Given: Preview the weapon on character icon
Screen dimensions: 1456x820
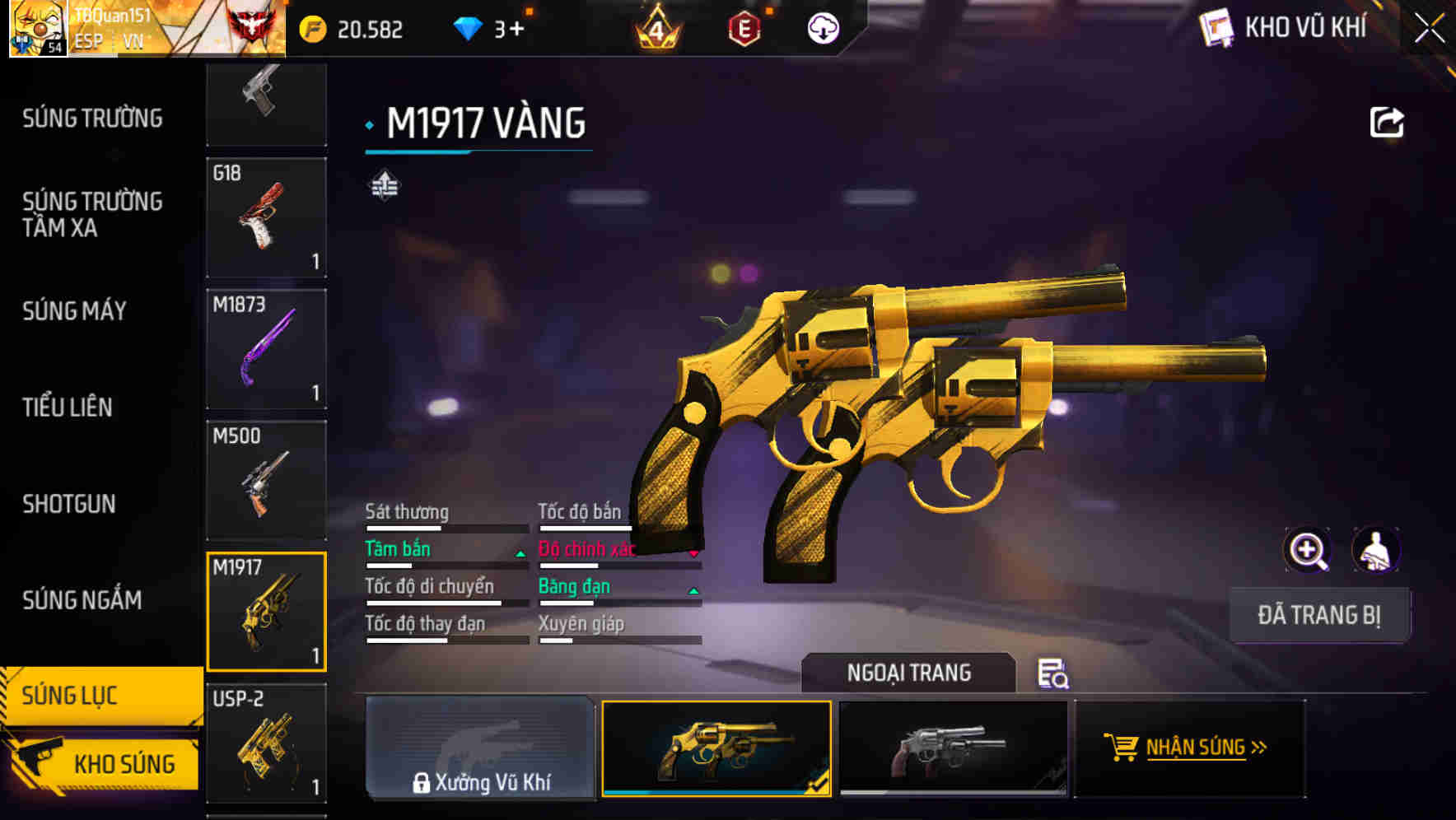Looking at the screenshot, I should click(1375, 550).
